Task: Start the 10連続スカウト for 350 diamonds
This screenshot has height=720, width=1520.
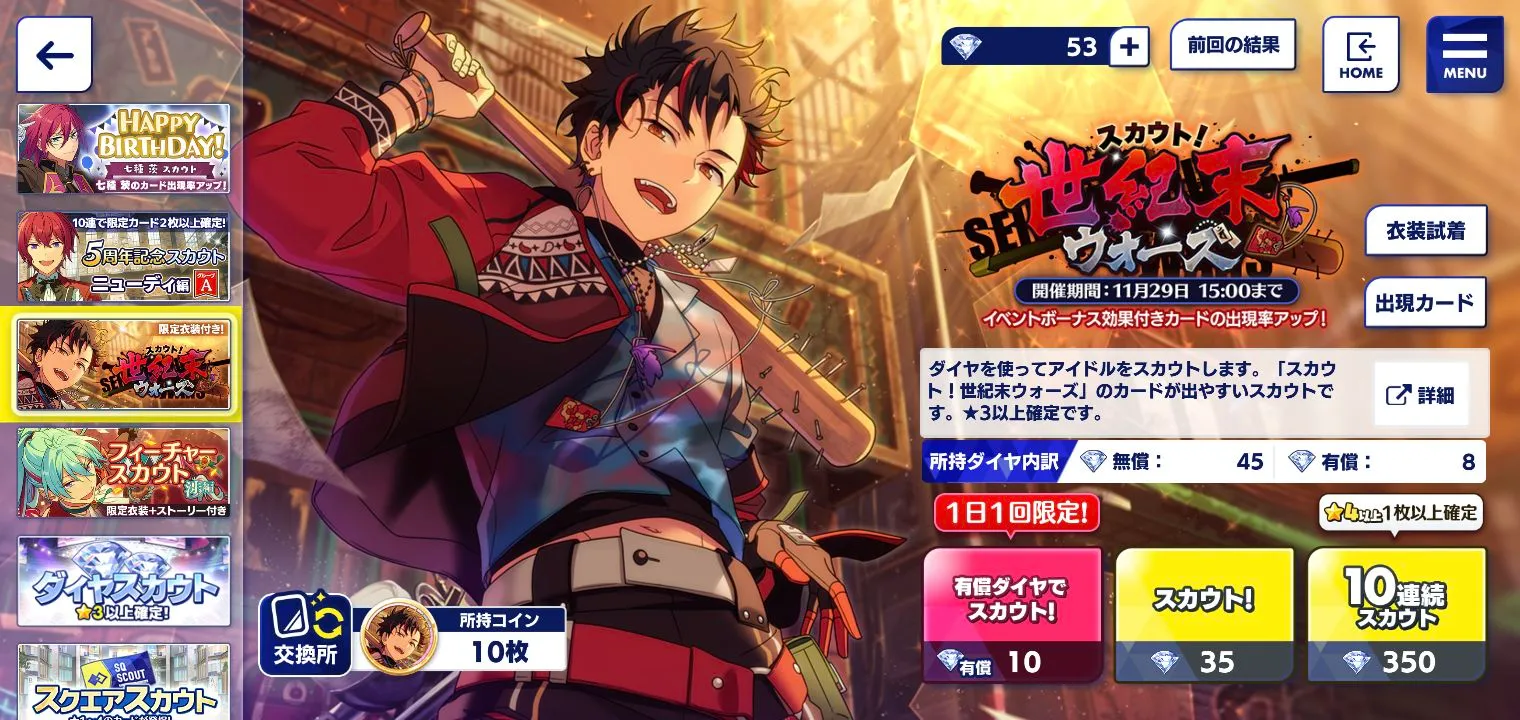Action: (x=1395, y=614)
